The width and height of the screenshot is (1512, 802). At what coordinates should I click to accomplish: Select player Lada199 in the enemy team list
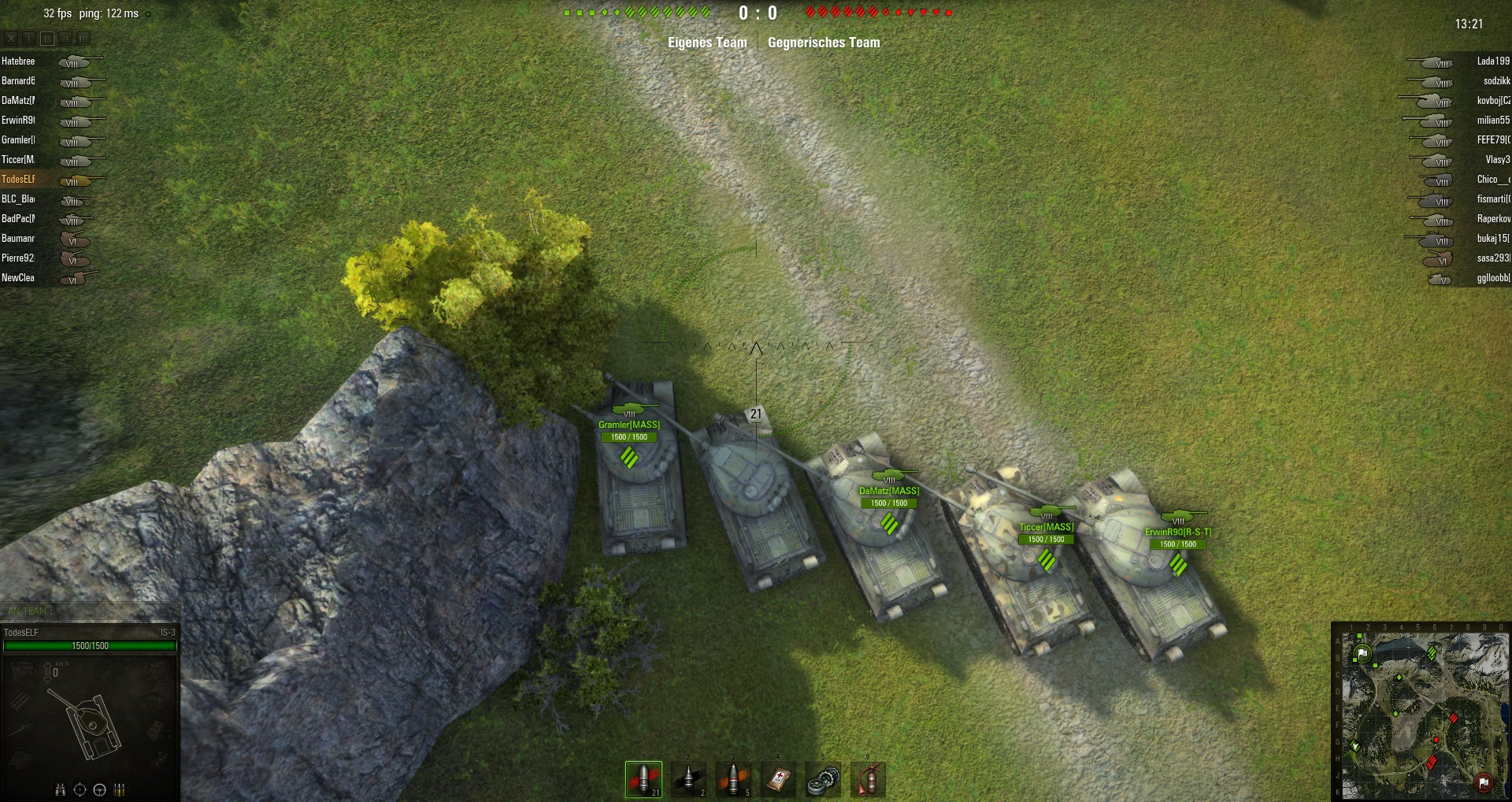(1492, 61)
